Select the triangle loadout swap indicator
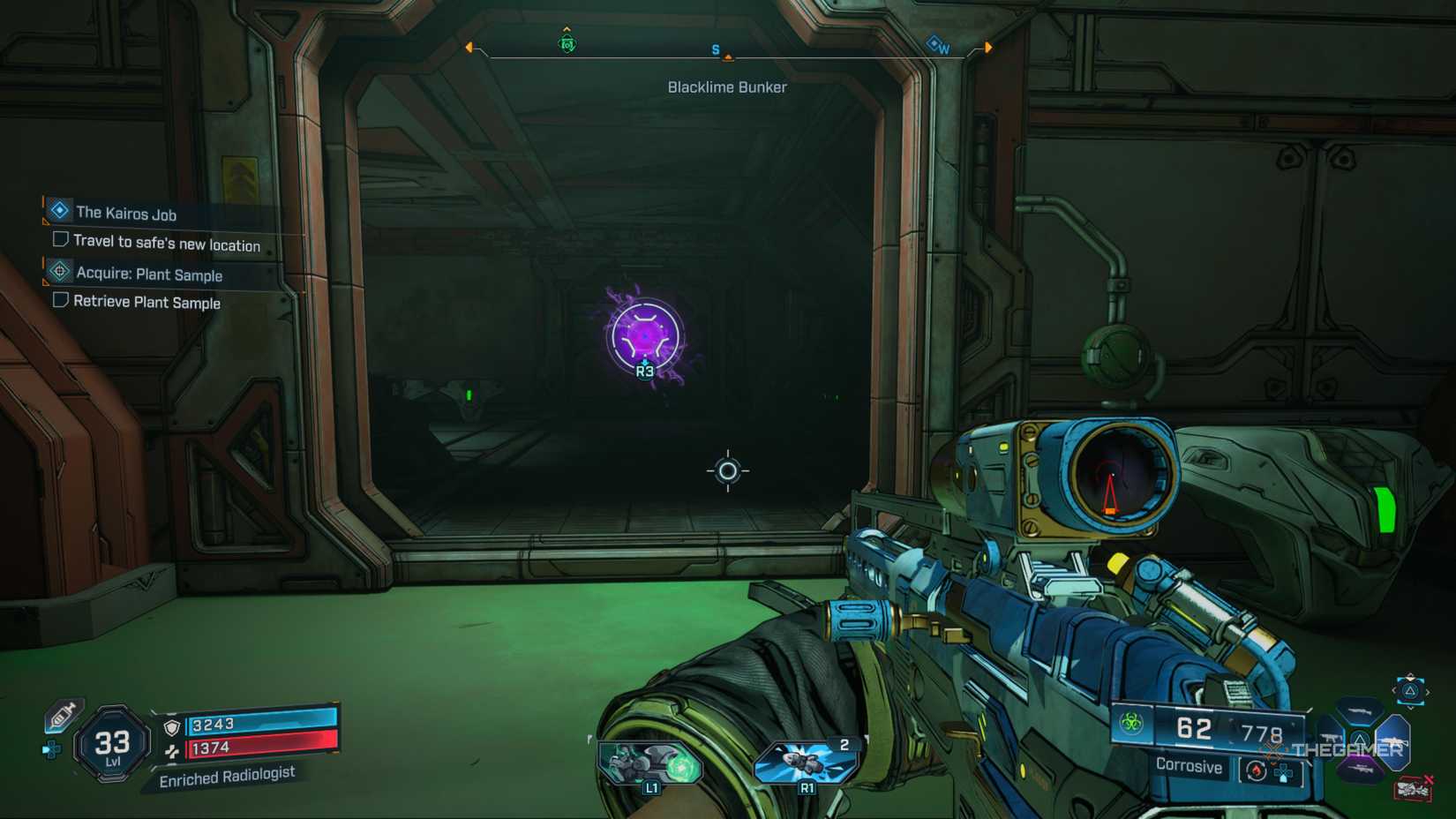 point(1409,691)
